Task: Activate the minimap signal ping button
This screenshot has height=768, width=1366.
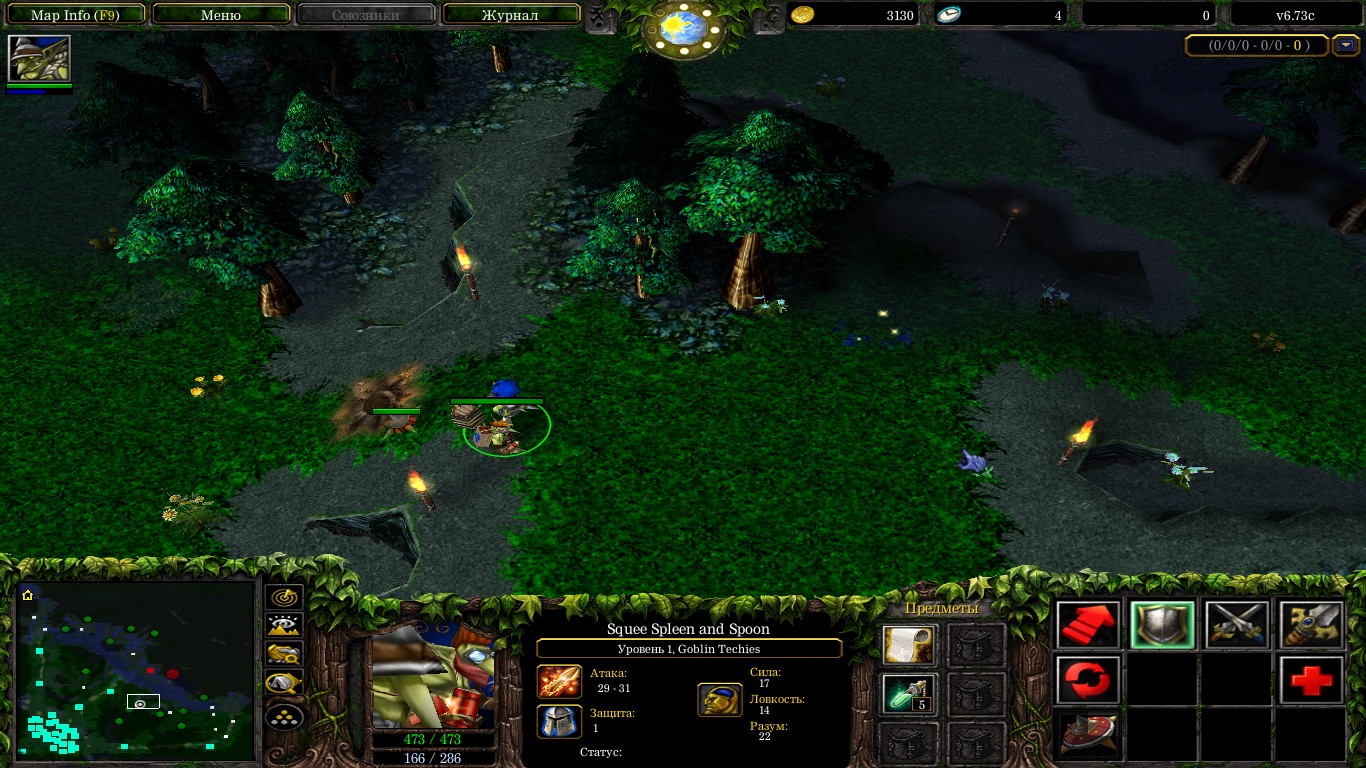Action: coord(285,598)
